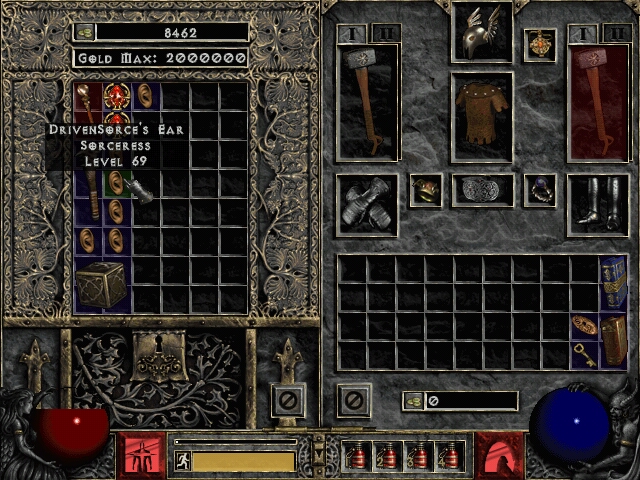Switch to weapon set II on right hand
This screenshot has width=640, height=480.
(612, 34)
